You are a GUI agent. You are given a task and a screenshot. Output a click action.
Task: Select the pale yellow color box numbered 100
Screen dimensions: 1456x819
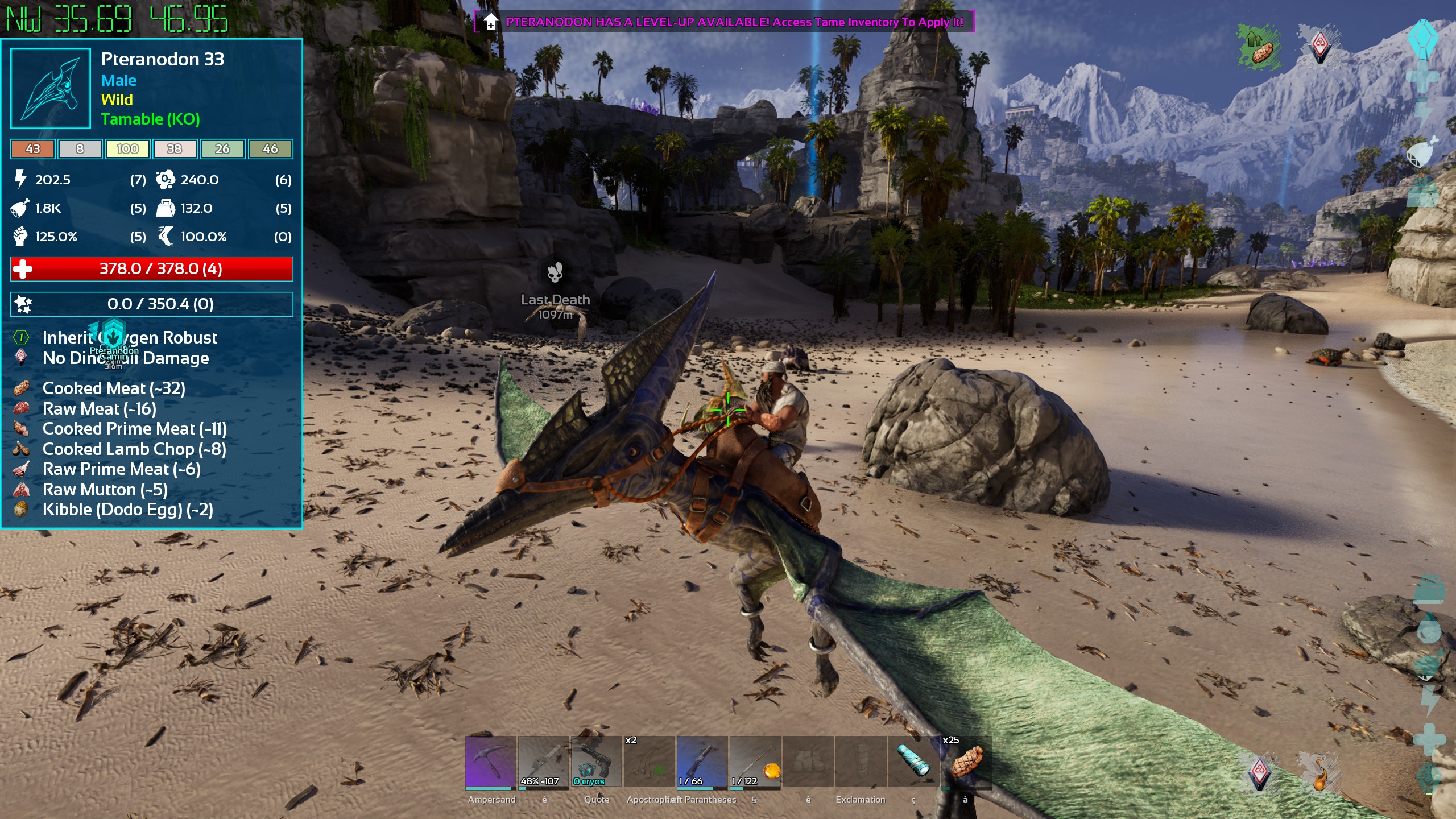(127, 149)
